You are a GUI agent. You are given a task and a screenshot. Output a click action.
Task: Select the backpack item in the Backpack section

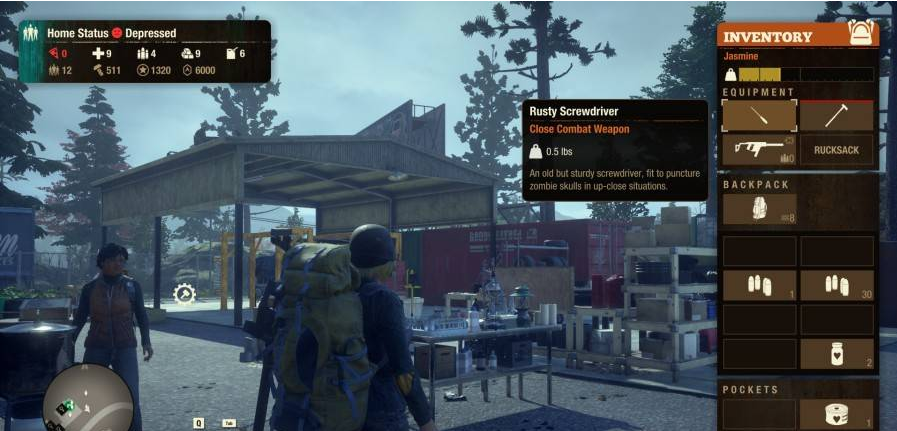[759, 209]
